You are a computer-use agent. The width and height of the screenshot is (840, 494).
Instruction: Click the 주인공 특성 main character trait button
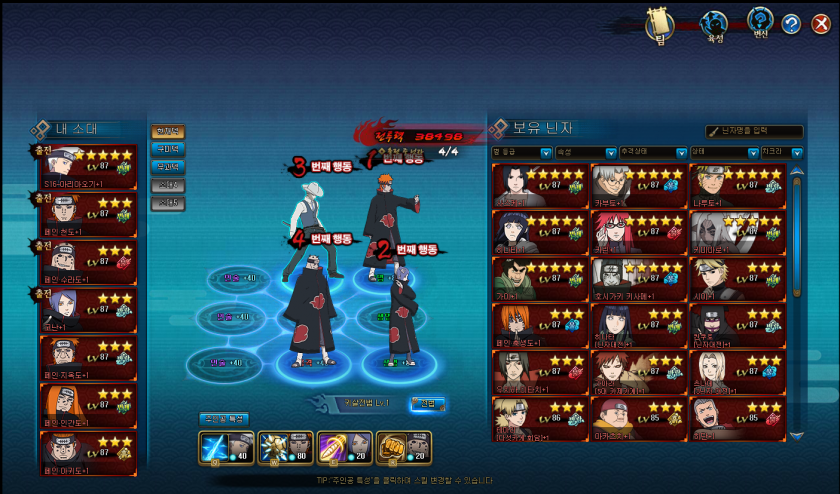click(224, 418)
